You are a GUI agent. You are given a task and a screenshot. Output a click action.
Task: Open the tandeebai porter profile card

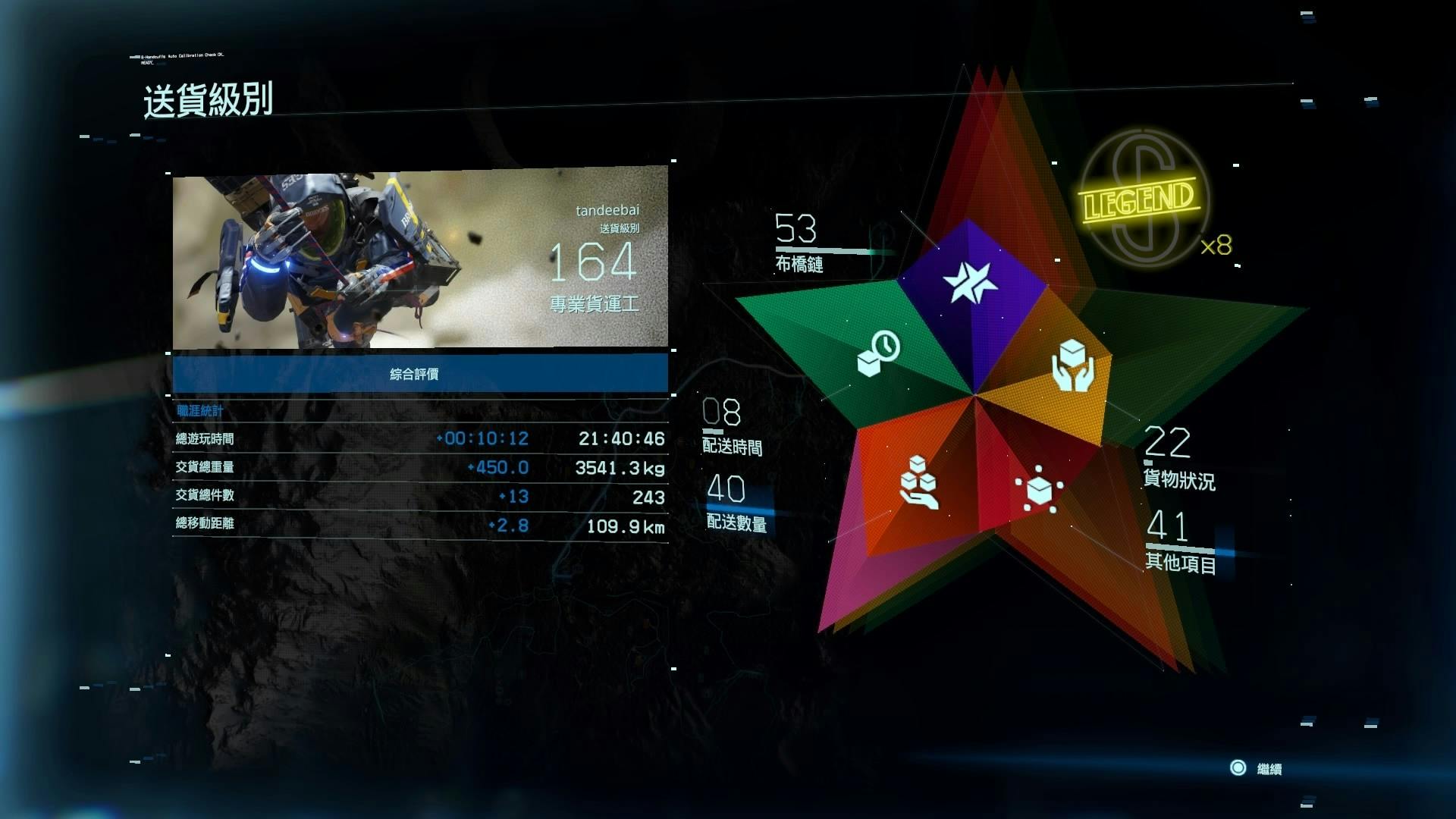tap(419, 258)
